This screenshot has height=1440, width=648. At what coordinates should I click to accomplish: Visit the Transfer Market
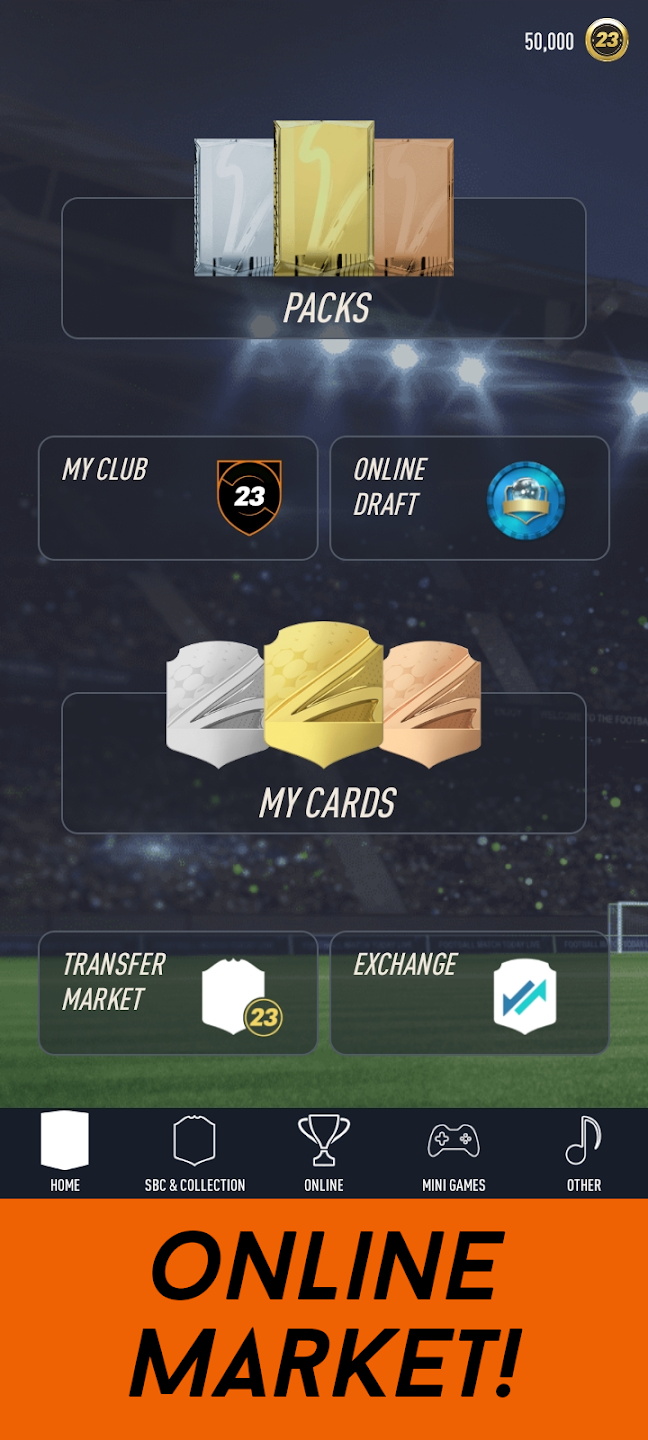click(178, 992)
